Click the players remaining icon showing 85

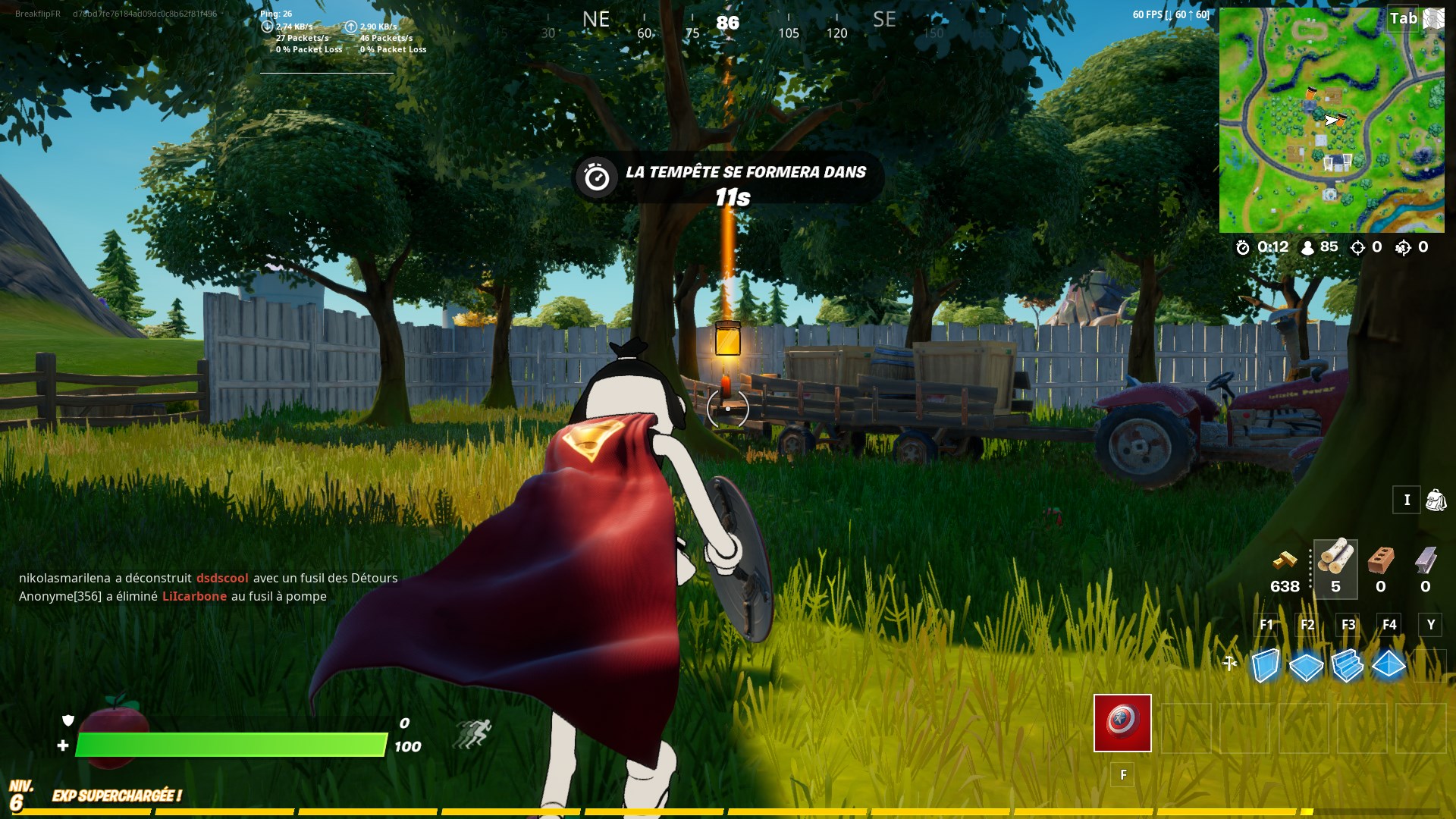(1306, 246)
